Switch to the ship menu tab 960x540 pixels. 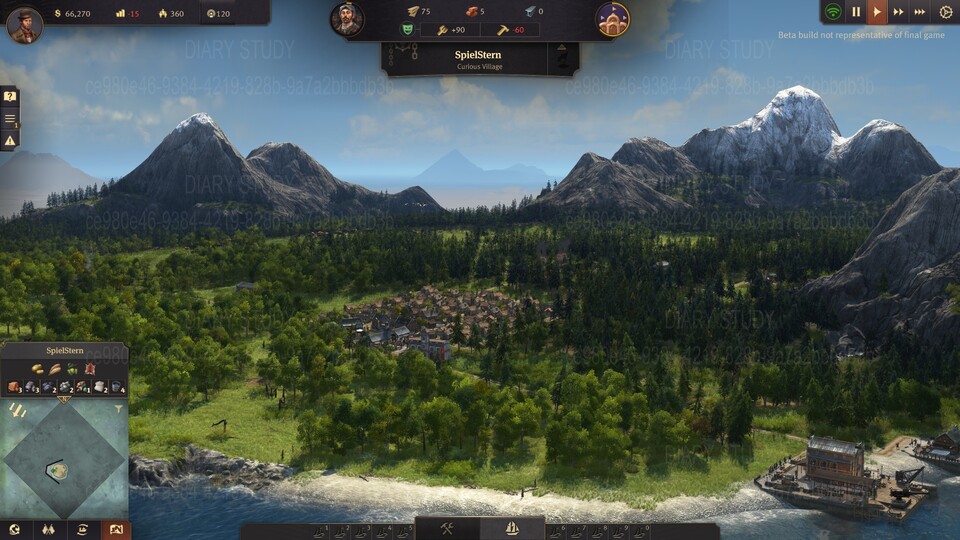click(x=512, y=528)
